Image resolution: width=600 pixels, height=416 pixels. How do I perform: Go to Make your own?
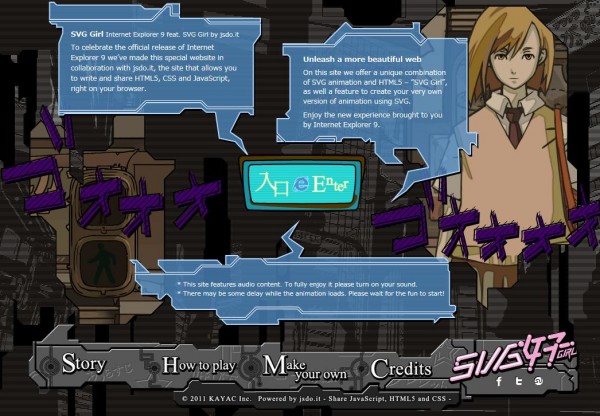click(304, 367)
